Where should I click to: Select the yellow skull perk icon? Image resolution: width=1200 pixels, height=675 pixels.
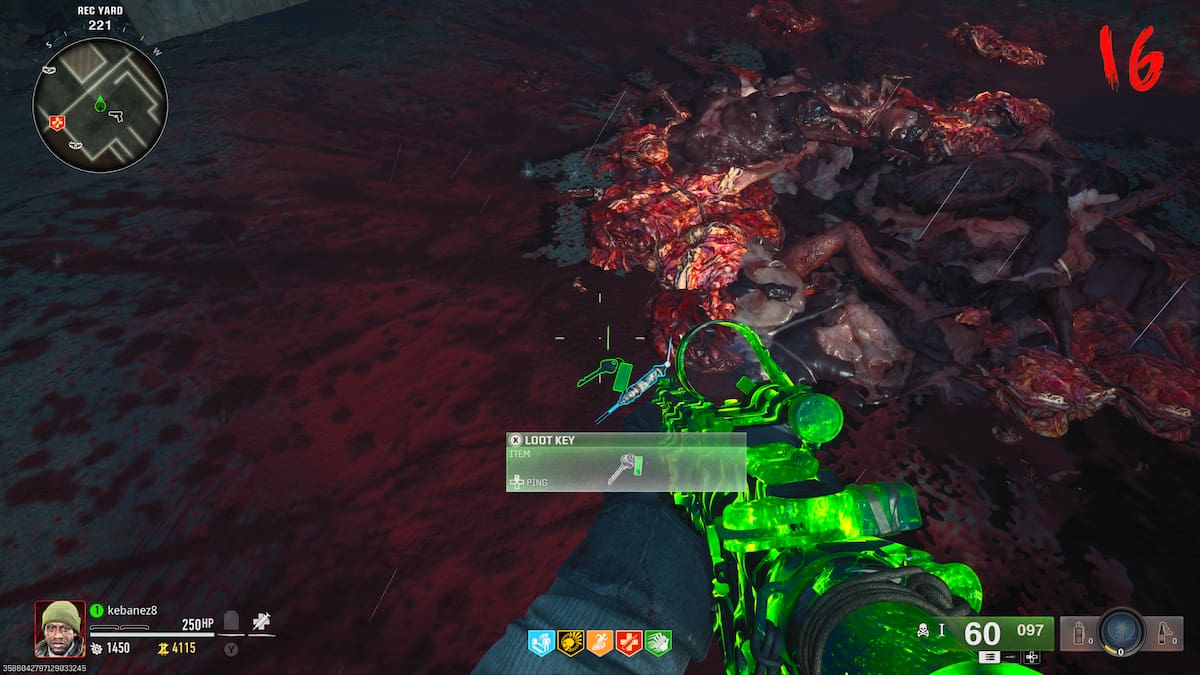(571, 642)
